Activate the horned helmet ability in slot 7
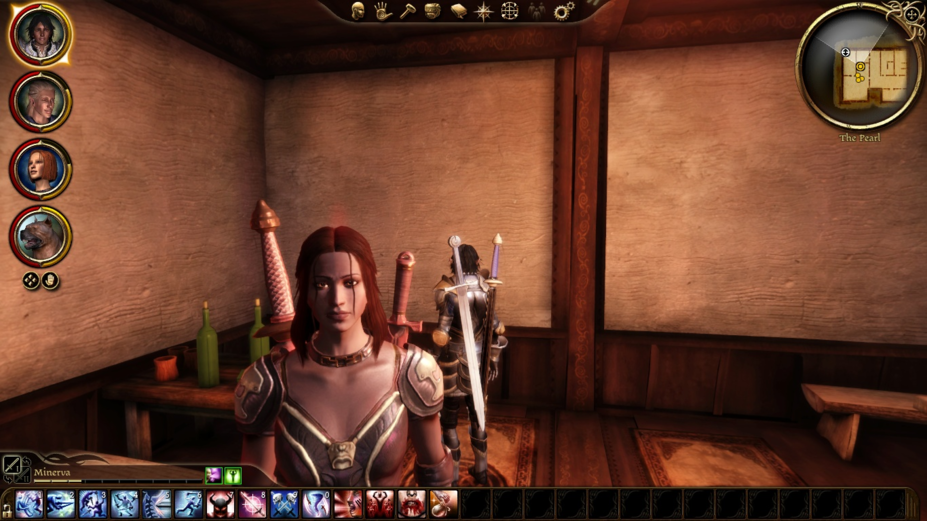The height and width of the screenshot is (521, 927). (x=220, y=504)
